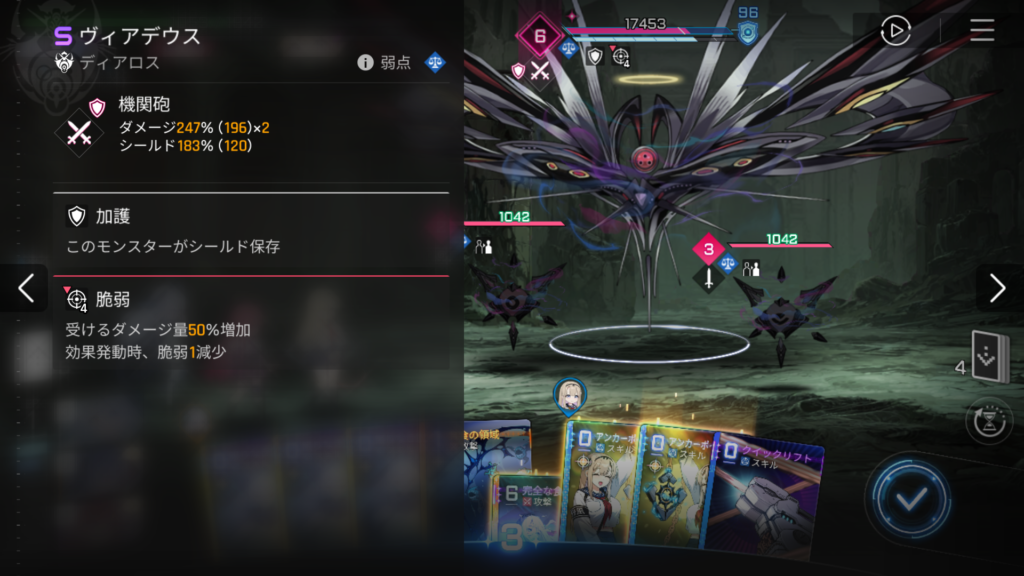This screenshot has width=1024, height=576.
Task: Tap the boss's crossed-swords intent icon
Action: point(540,70)
